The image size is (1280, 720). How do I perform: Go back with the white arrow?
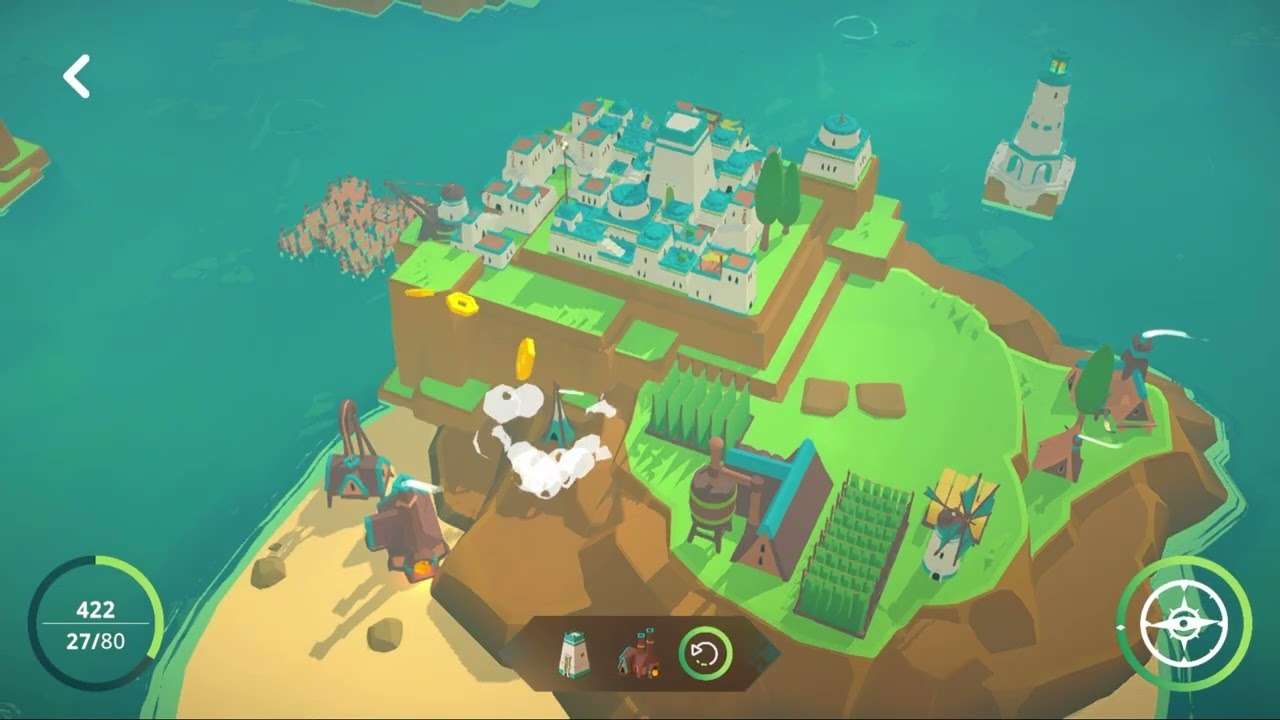(x=77, y=77)
